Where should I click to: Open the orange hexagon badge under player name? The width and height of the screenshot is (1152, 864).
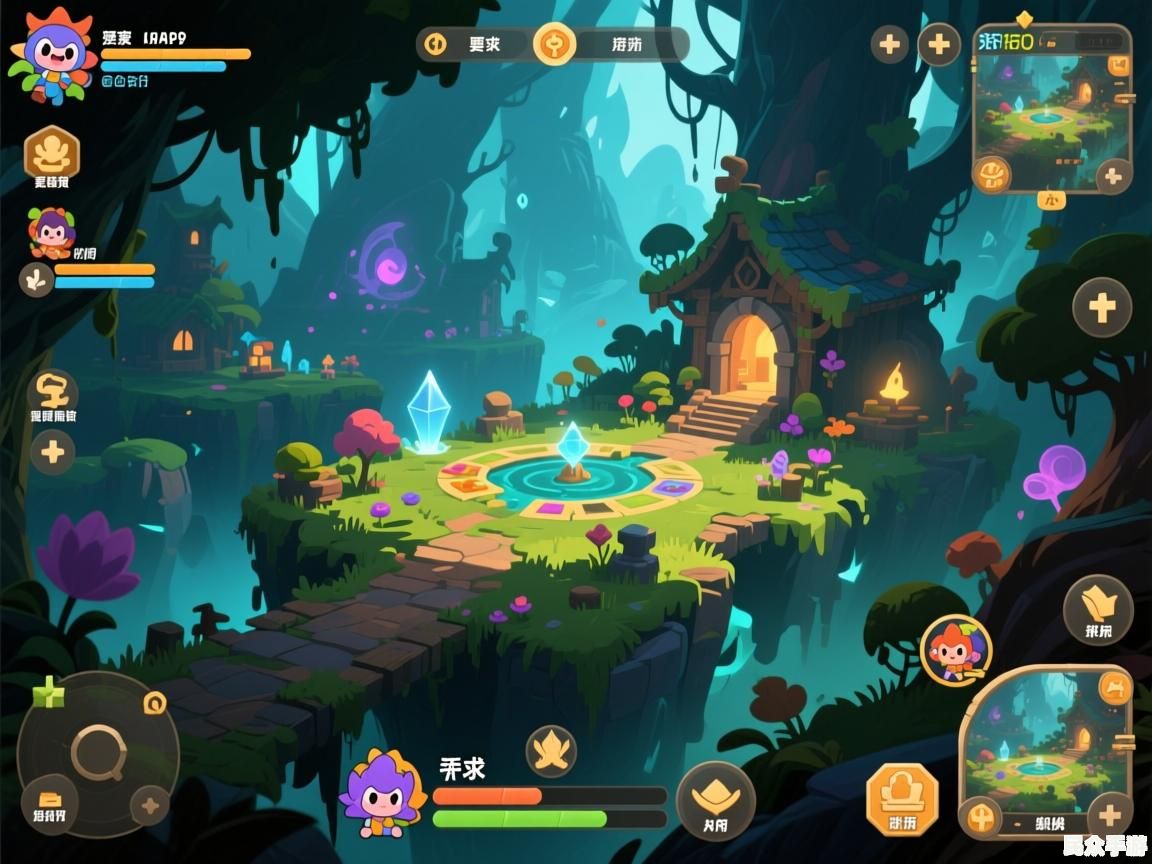click(51, 153)
